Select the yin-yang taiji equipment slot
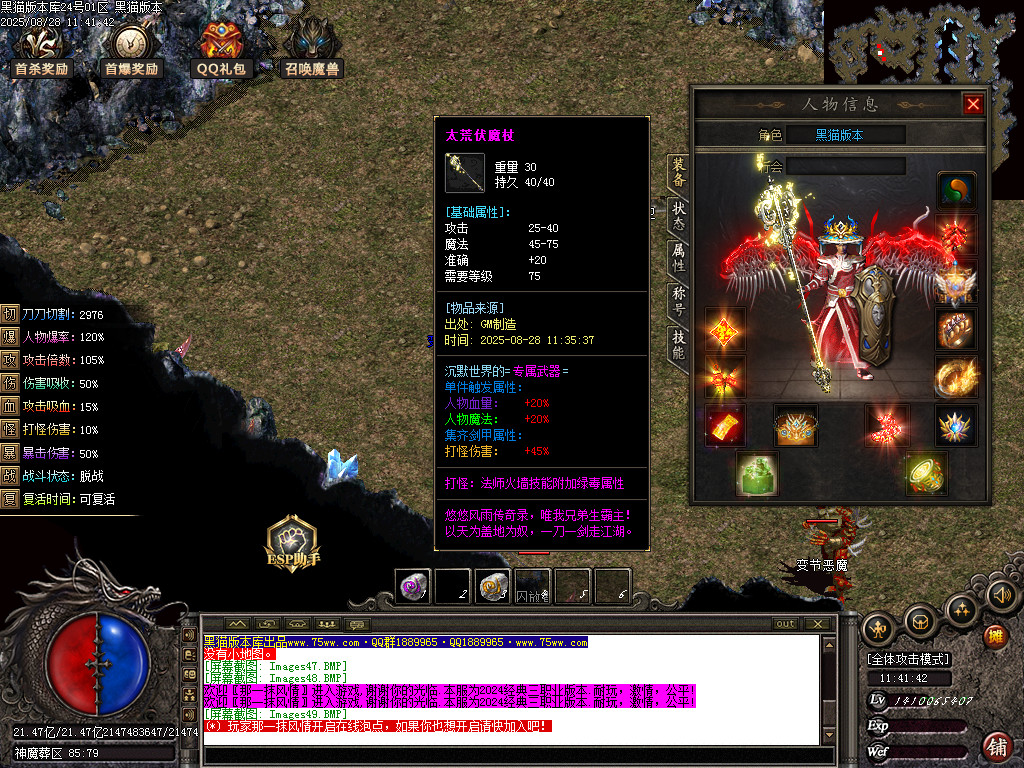Viewport: 1024px width, 768px height. point(956,190)
